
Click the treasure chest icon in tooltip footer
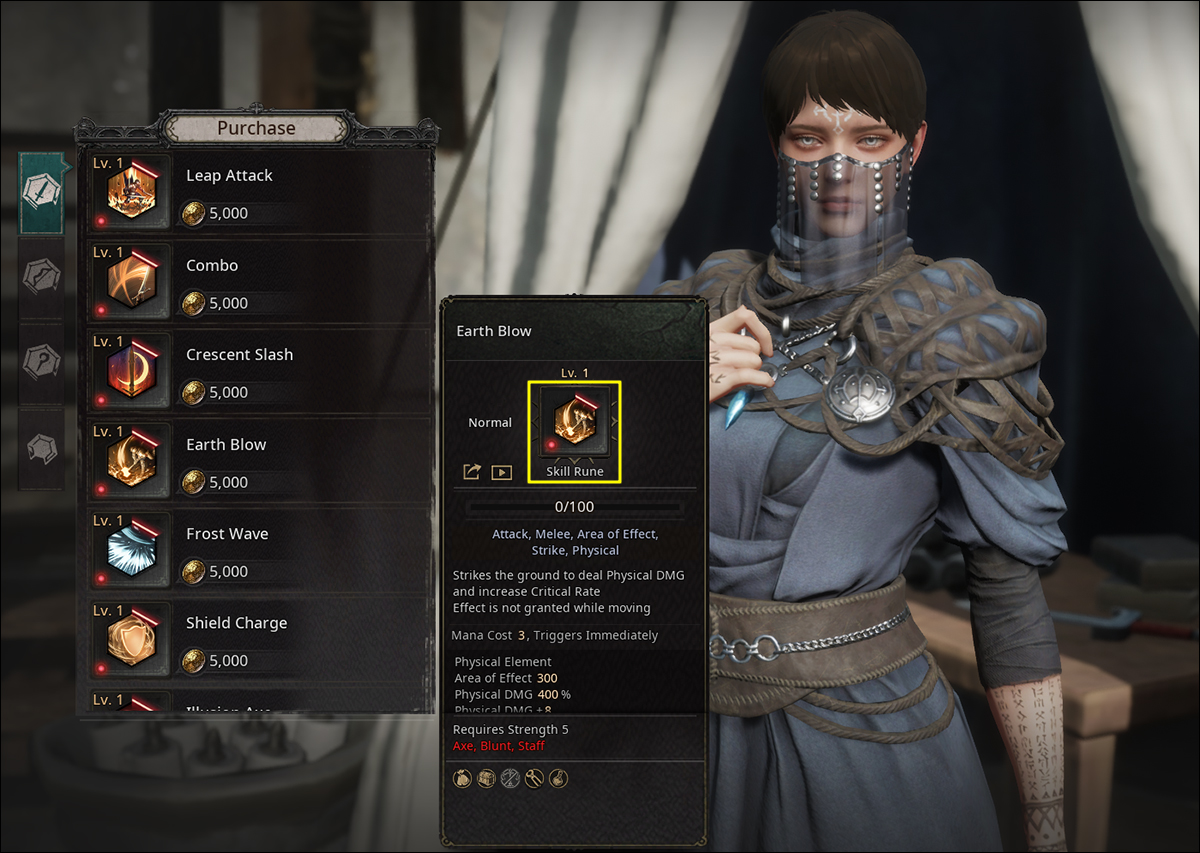(487, 778)
